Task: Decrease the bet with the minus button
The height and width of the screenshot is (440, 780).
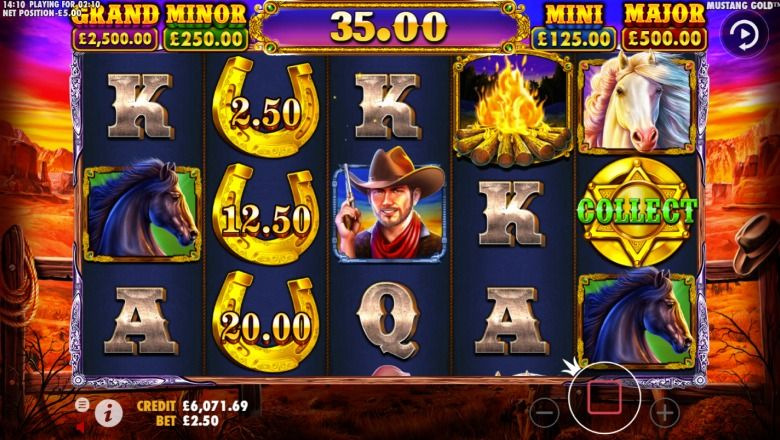Action: coord(544,410)
